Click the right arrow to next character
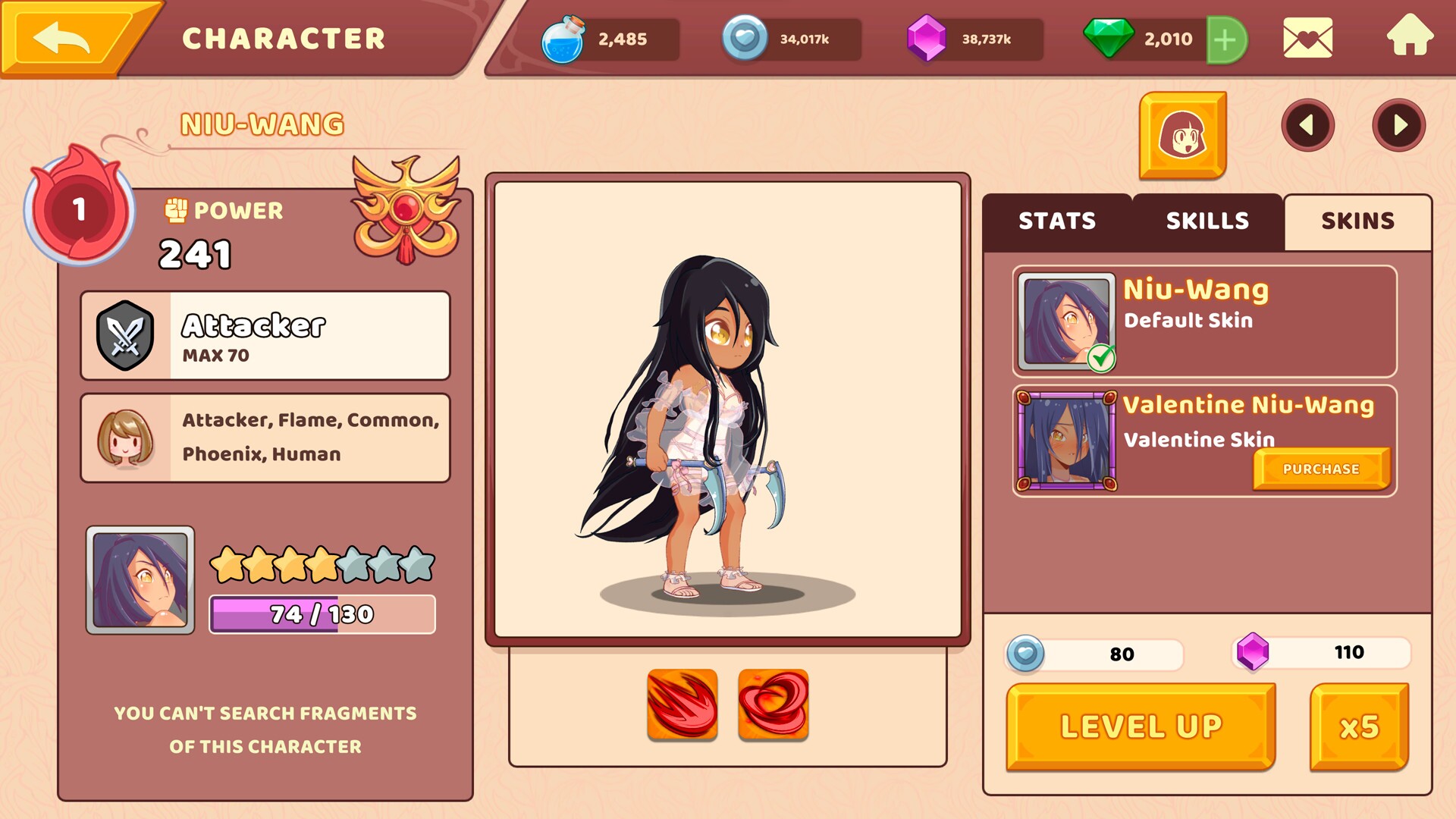Image resolution: width=1456 pixels, height=819 pixels. 1399,126
